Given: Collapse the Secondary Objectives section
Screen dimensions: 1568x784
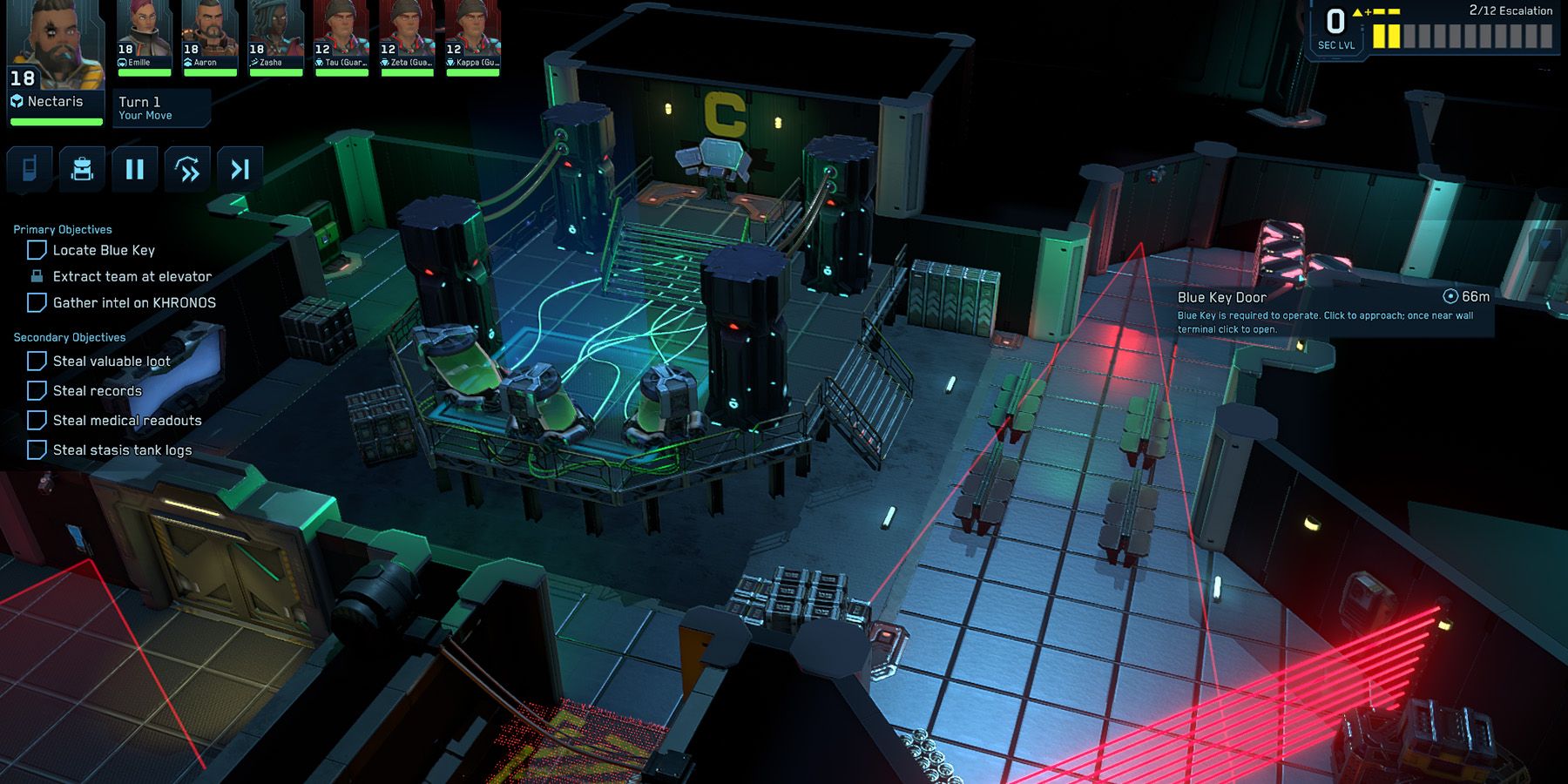Looking at the screenshot, I should pos(68,337).
